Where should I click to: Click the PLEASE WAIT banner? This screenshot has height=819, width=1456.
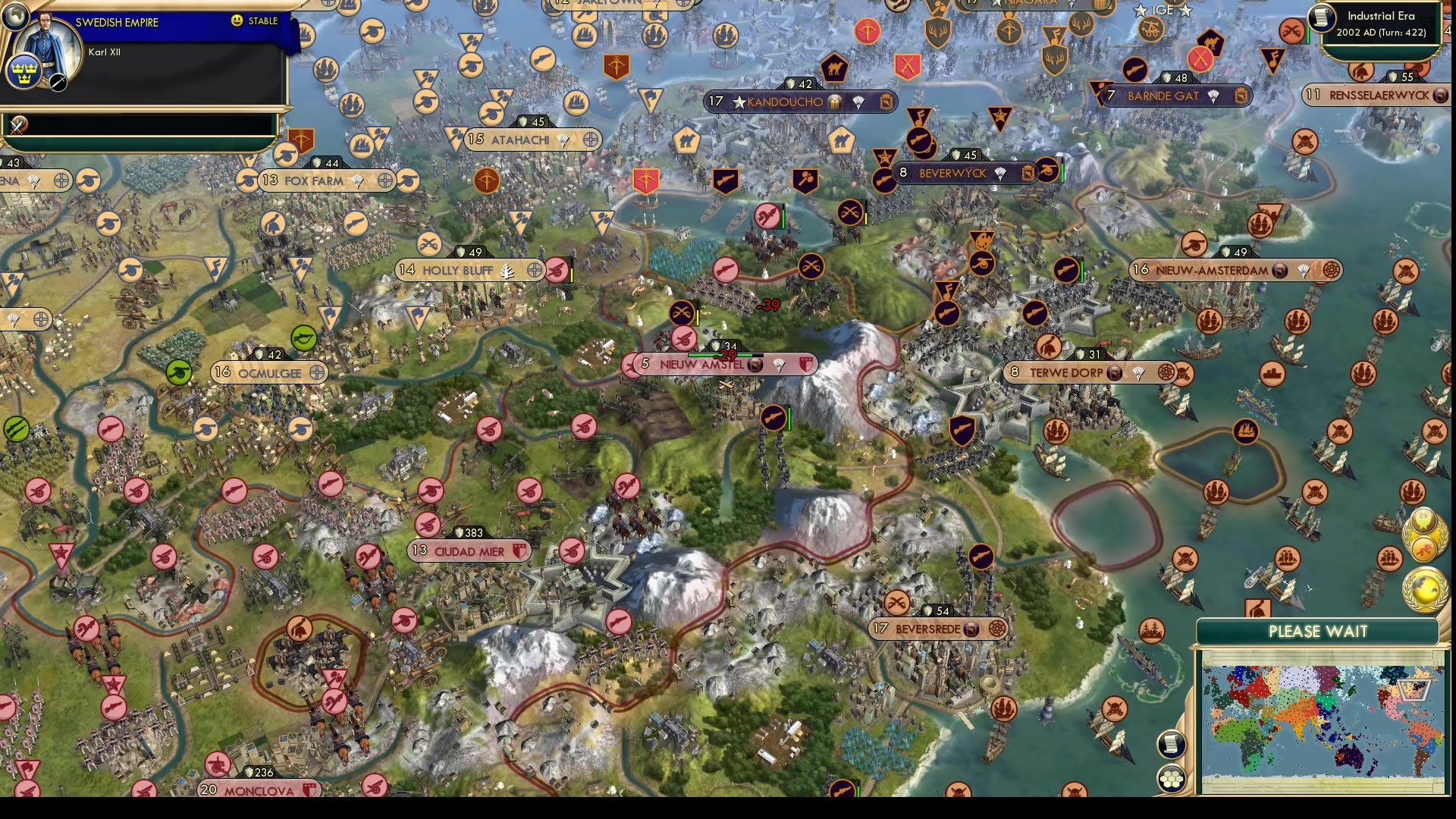(1319, 632)
